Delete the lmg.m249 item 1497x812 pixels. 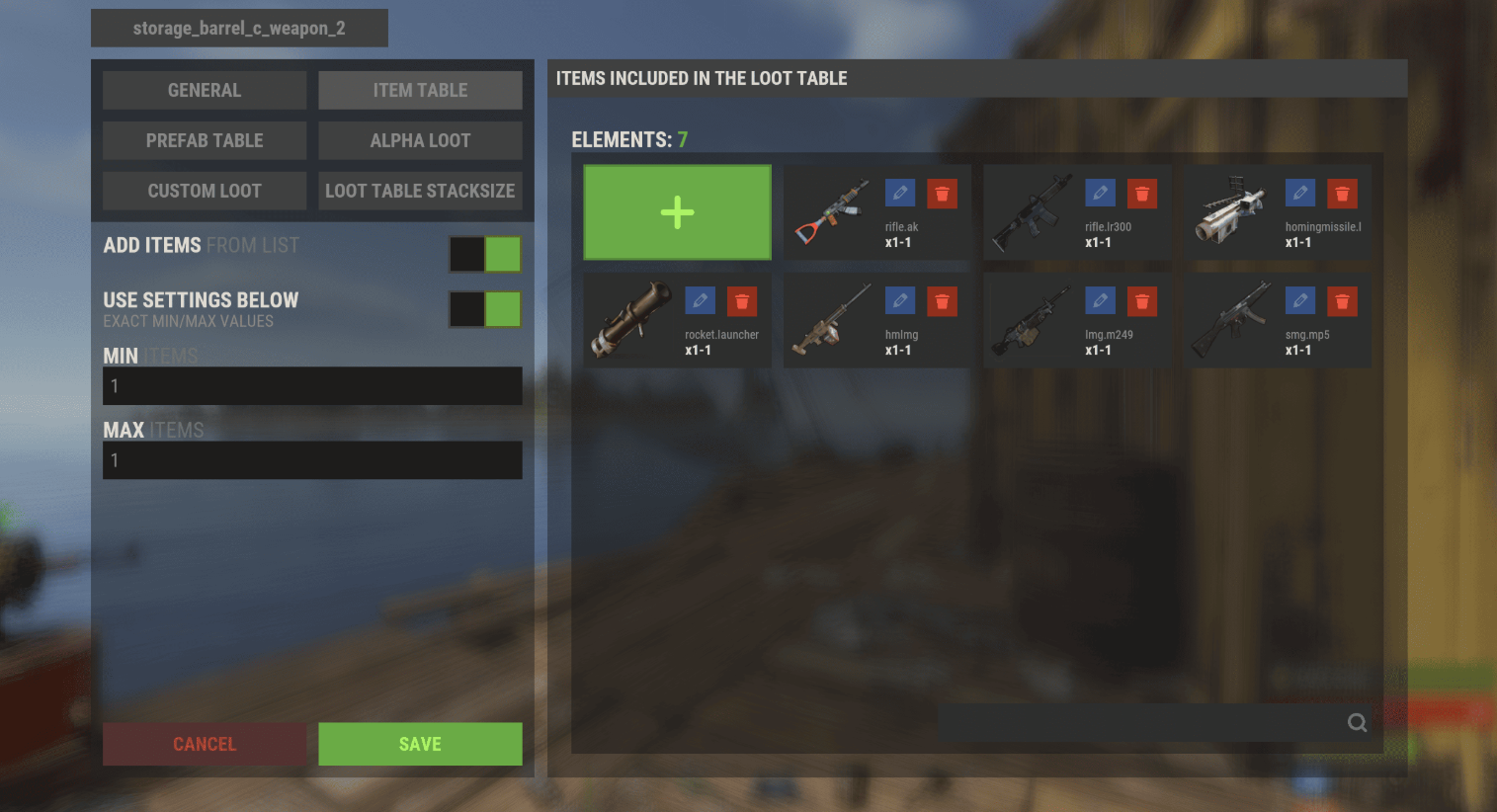[x=1142, y=301]
